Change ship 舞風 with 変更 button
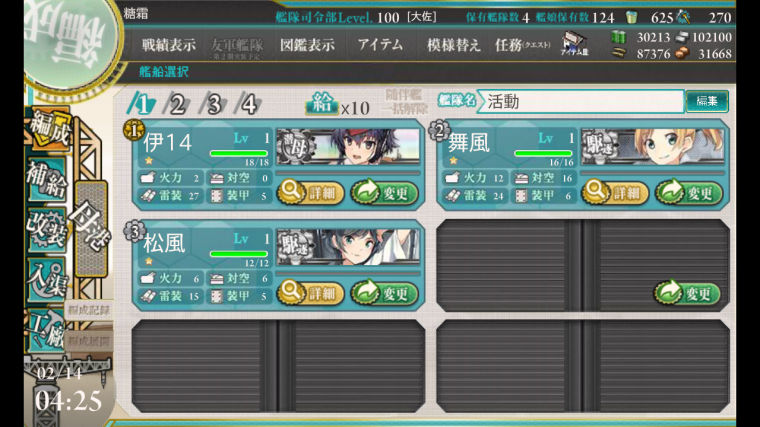Image resolution: width=760 pixels, height=427 pixels. (x=689, y=192)
